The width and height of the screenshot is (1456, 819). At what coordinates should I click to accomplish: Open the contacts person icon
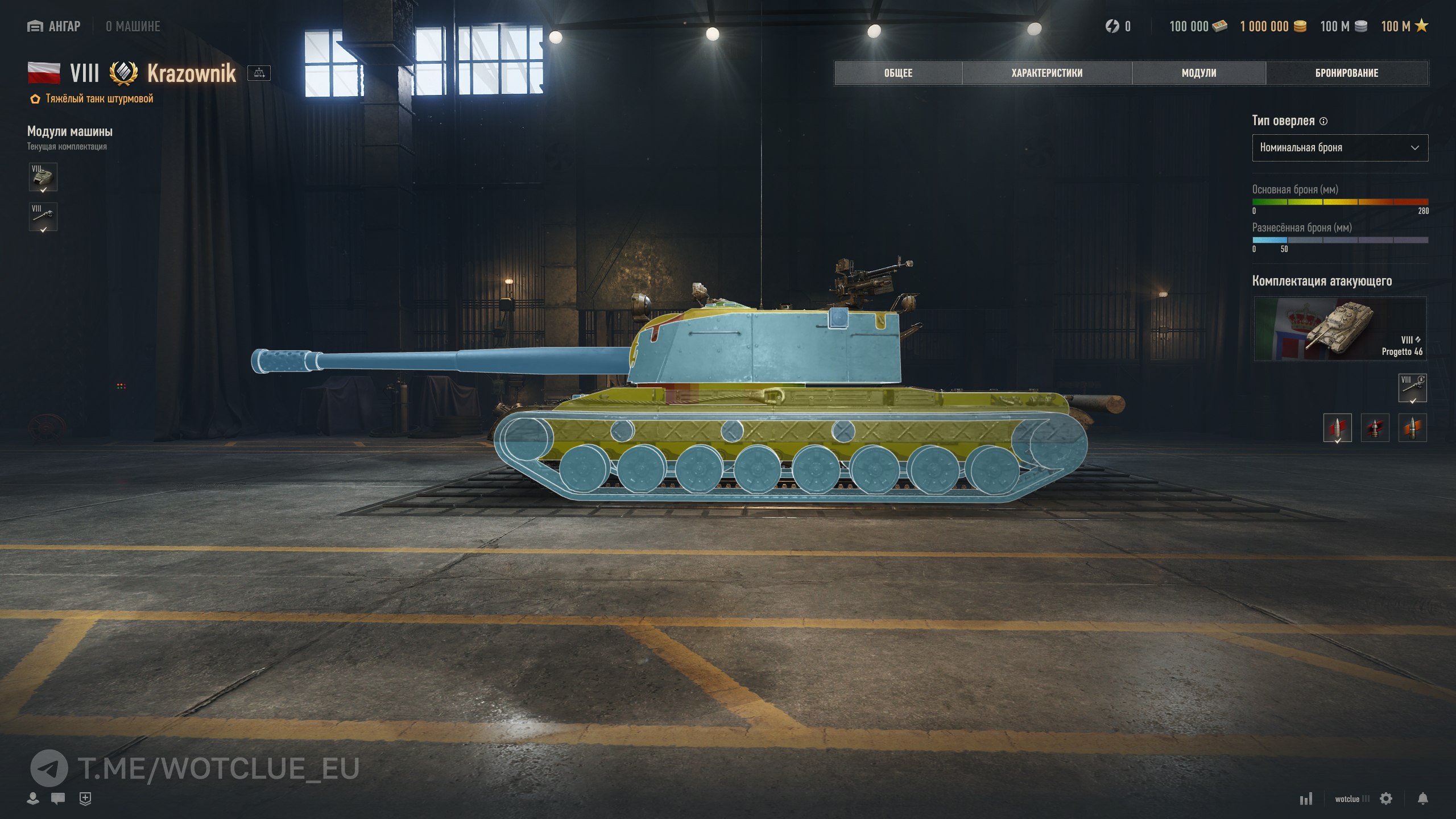click(x=33, y=799)
